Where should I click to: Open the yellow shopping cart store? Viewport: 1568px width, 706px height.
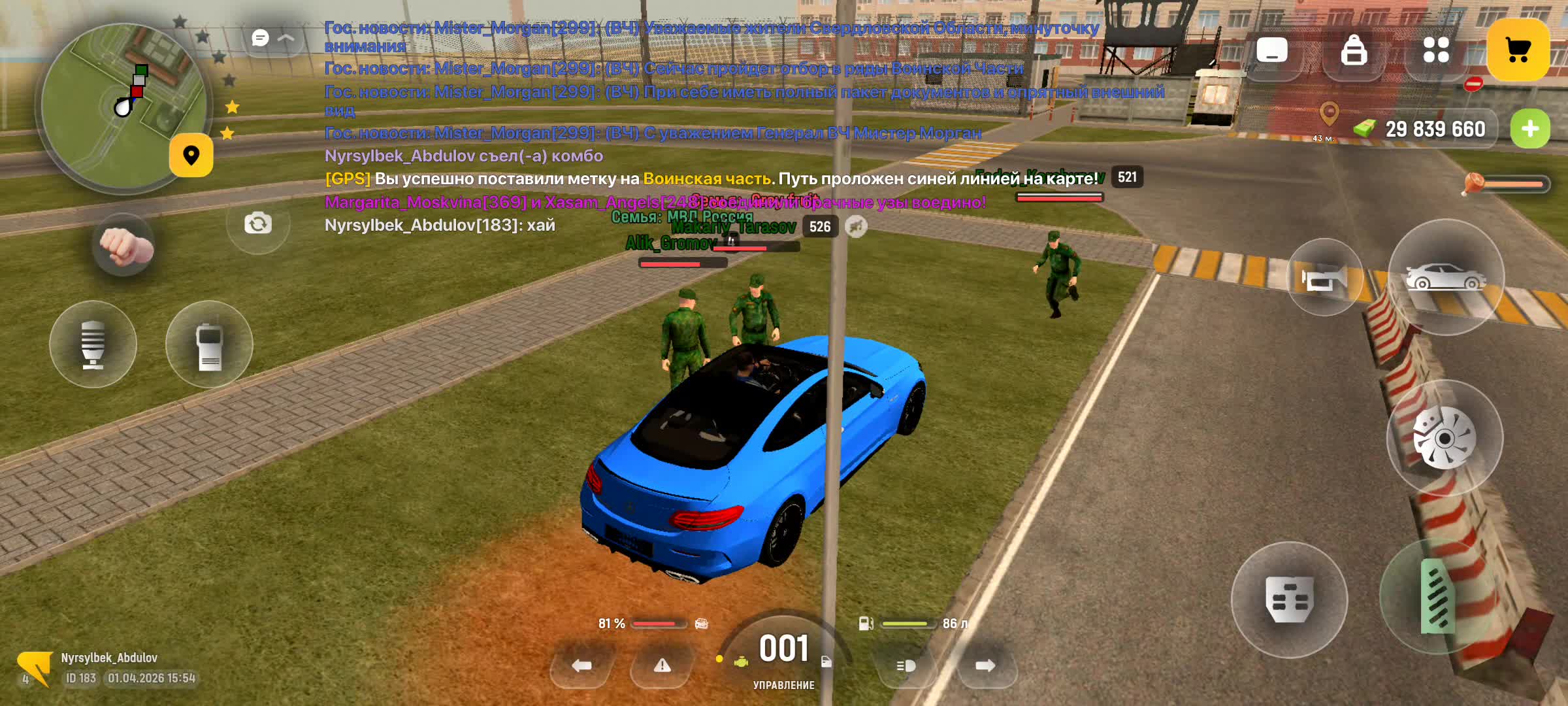click(1518, 50)
